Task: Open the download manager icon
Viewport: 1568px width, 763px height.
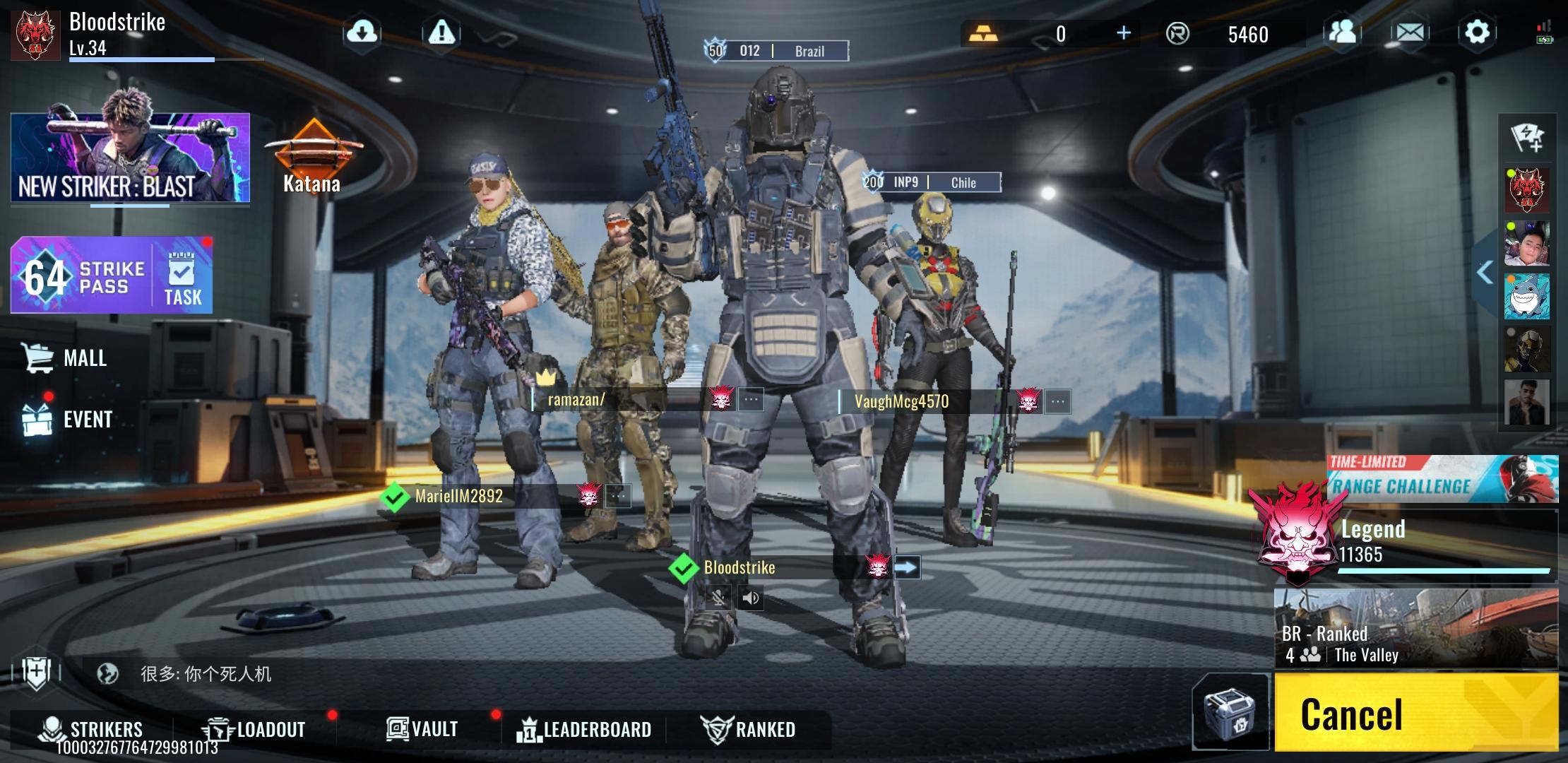Action: tap(362, 32)
